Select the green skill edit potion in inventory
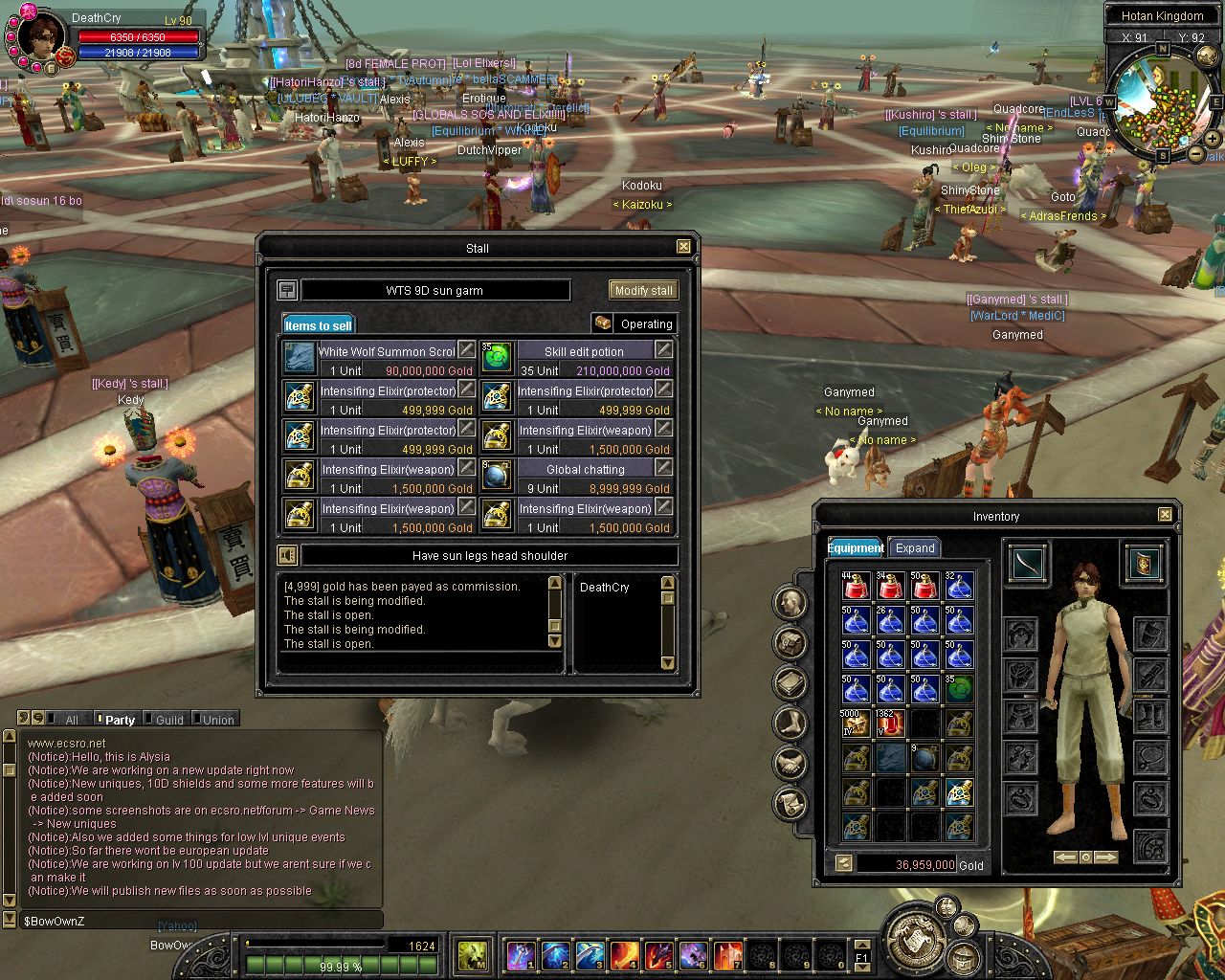This screenshot has height=980, width=1225. click(958, 689)
